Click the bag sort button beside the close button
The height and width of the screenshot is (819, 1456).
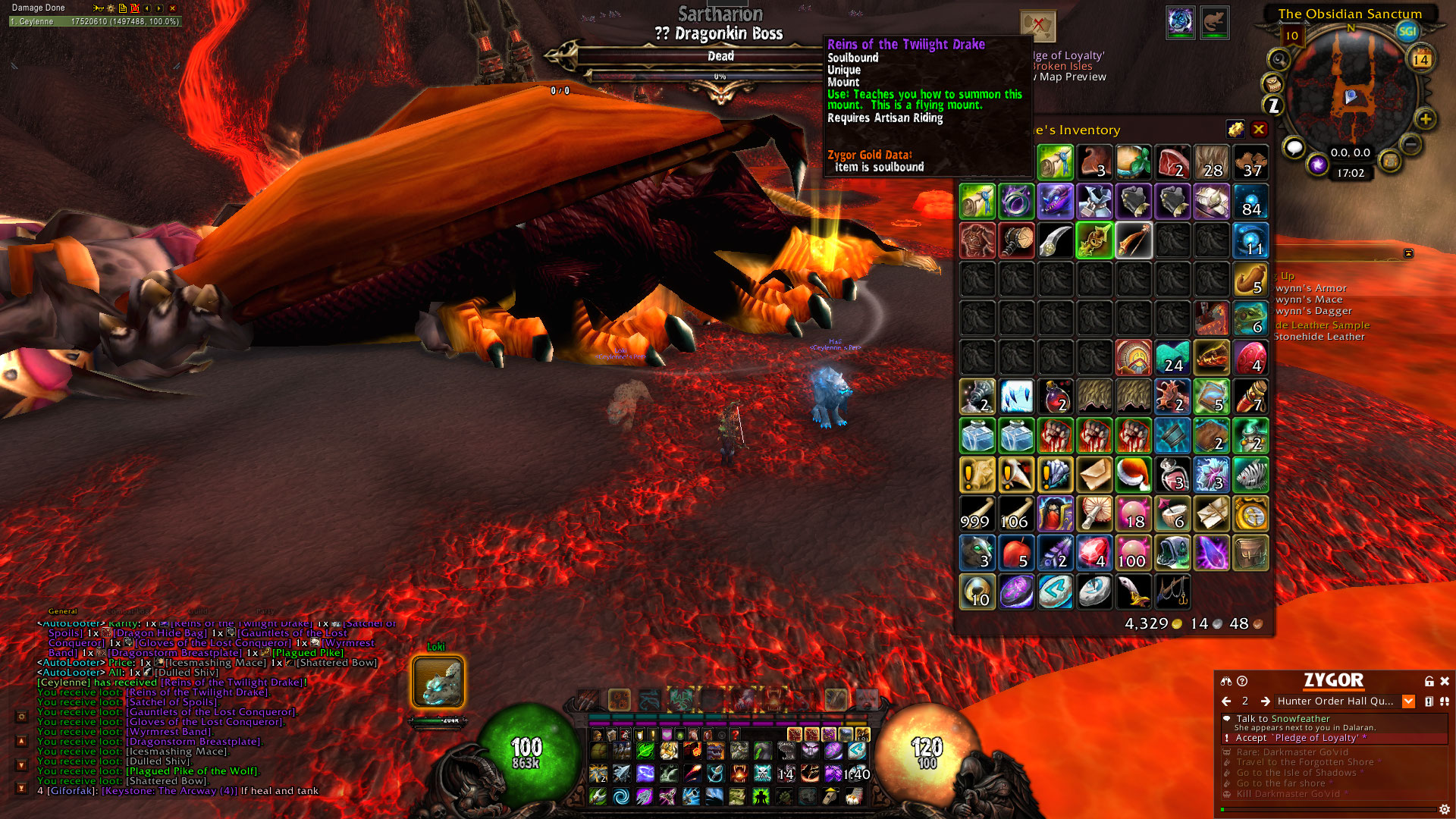point(1235,130)
